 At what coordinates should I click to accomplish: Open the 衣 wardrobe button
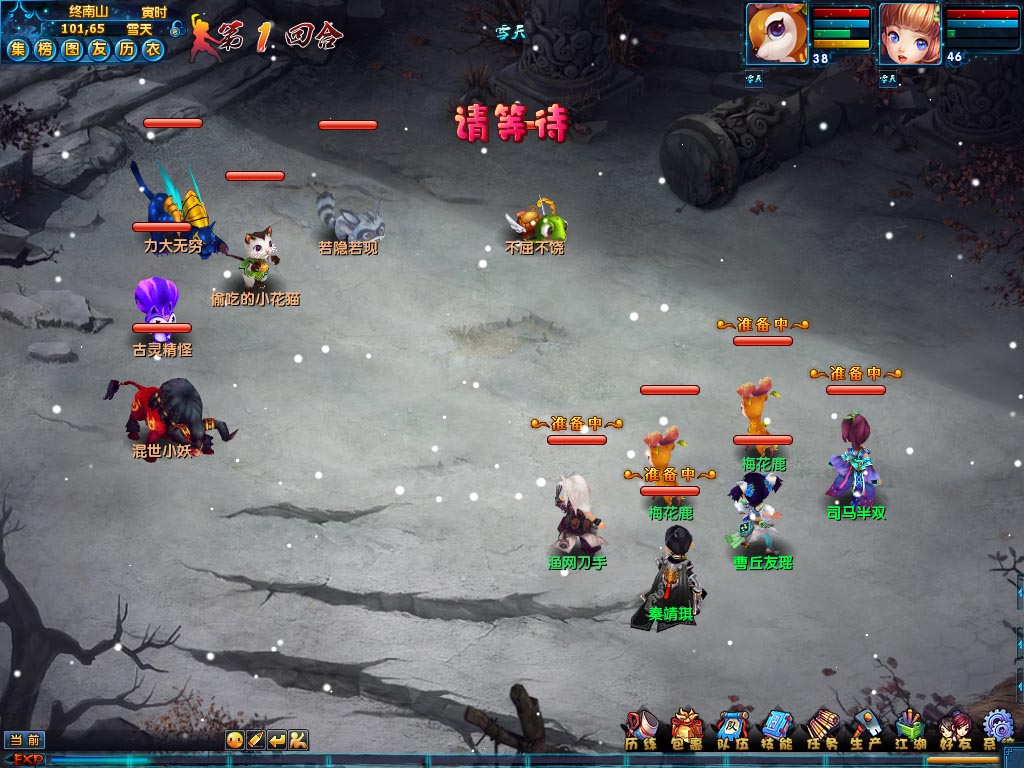153,50
